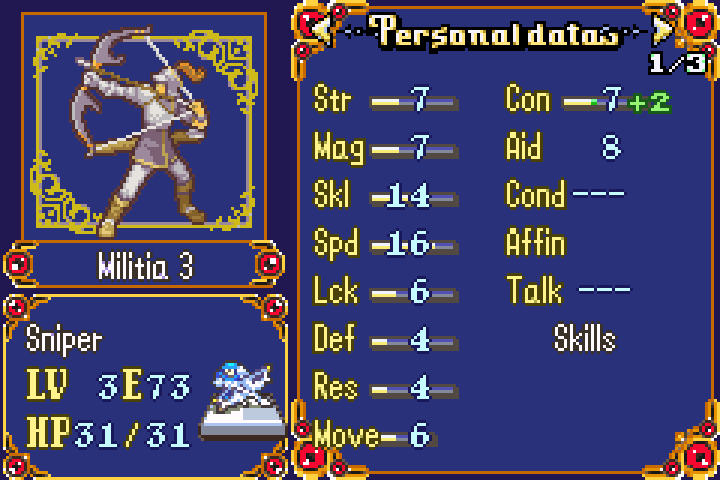Select the Skl stat row
This screenshot has height=480, width=720.
coord(385,196)
